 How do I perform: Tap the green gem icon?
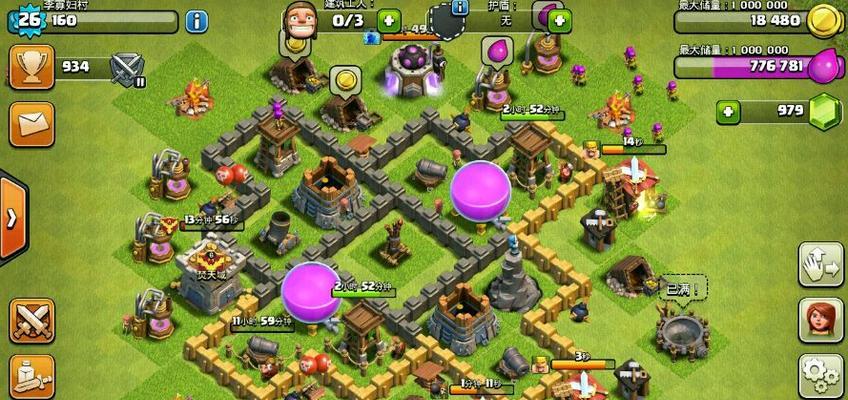point(824,111)
